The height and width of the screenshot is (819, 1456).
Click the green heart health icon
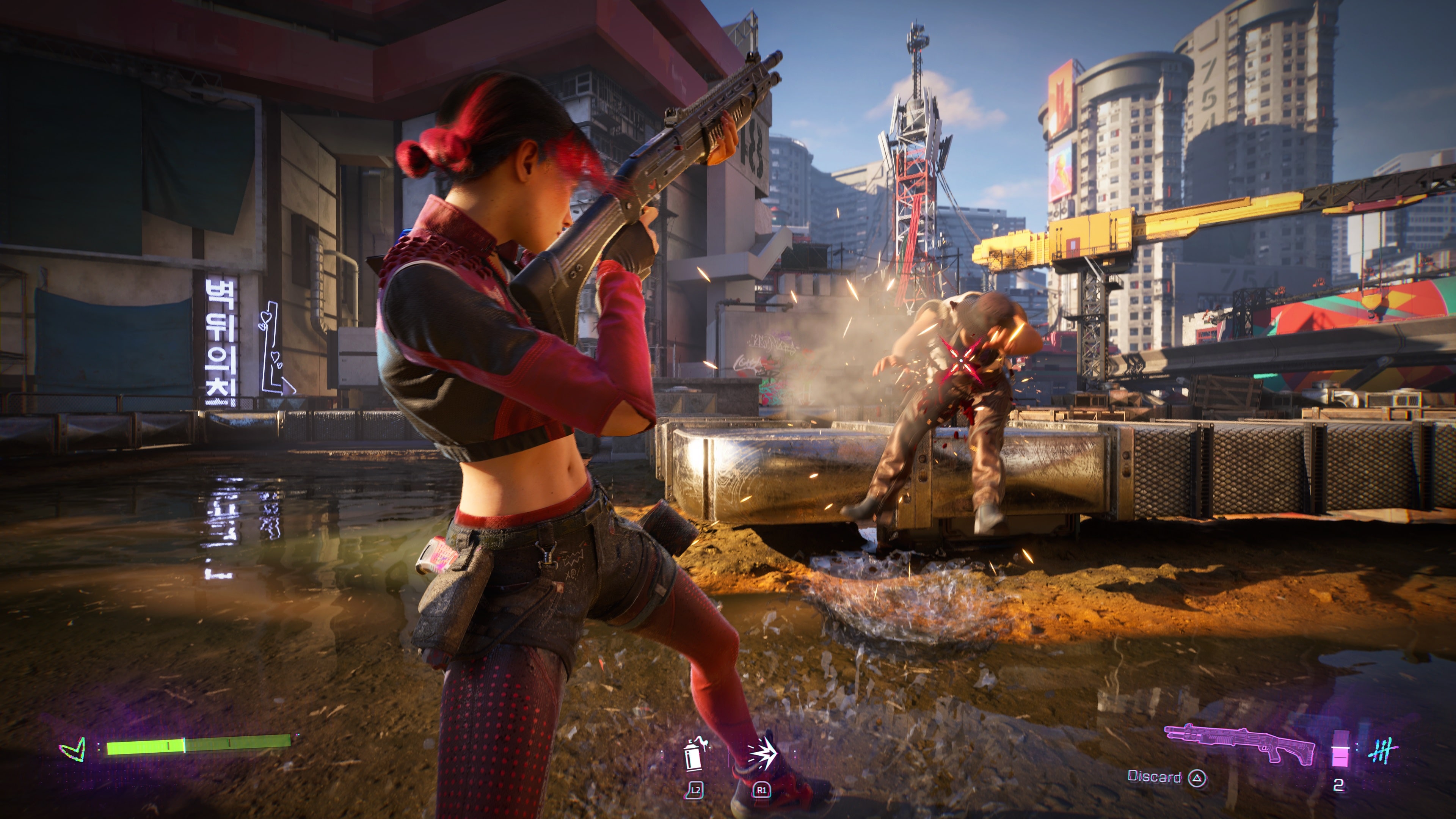pos(74,750)
